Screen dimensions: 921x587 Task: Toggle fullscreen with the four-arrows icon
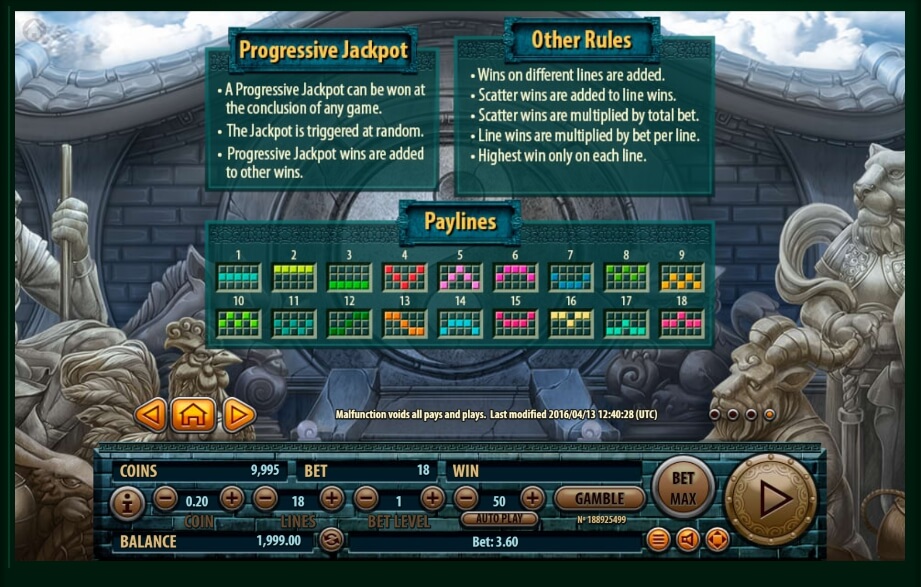tap(717, 540)
